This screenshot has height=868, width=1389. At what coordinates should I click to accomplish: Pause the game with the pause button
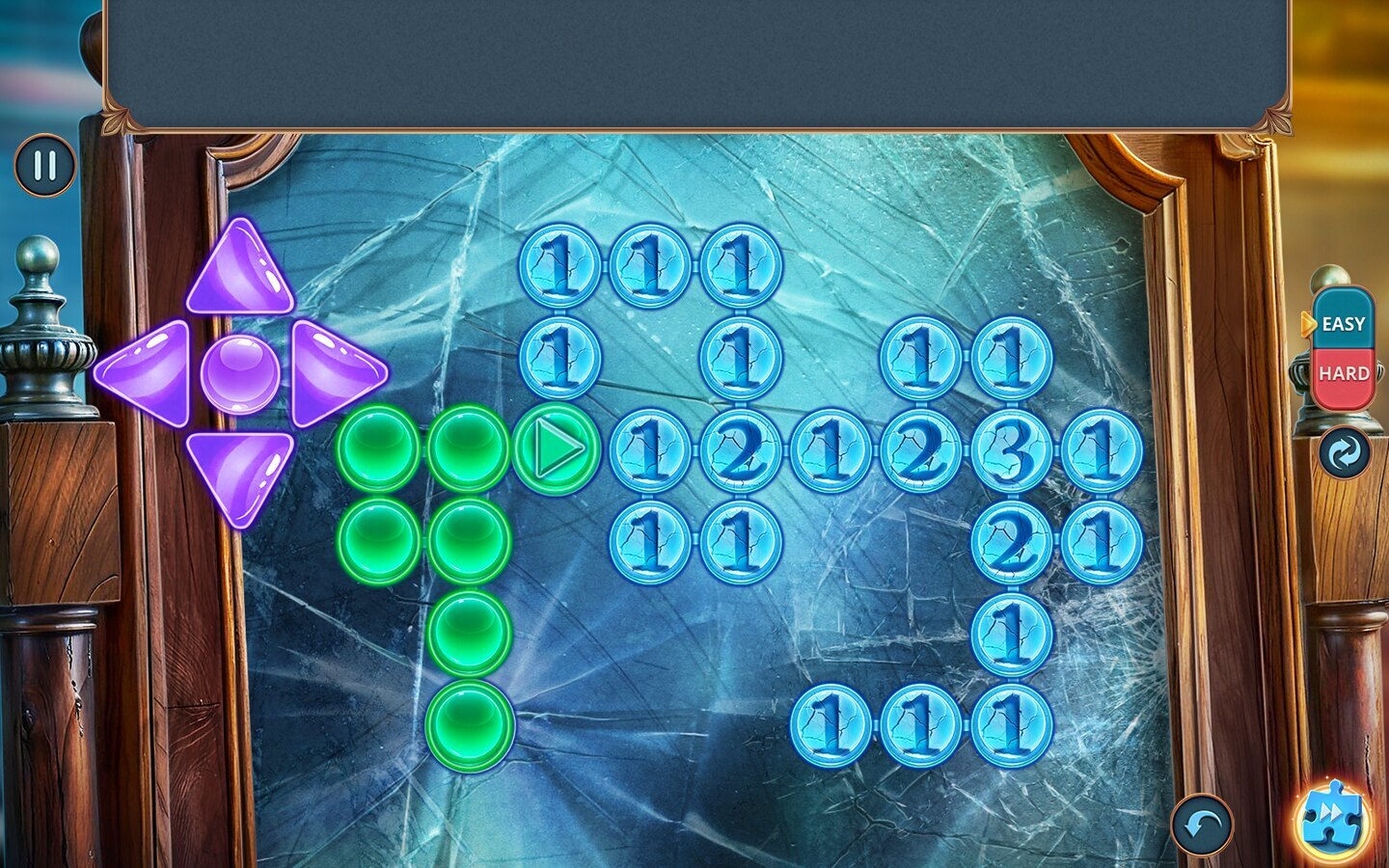(x=44, y=165)
